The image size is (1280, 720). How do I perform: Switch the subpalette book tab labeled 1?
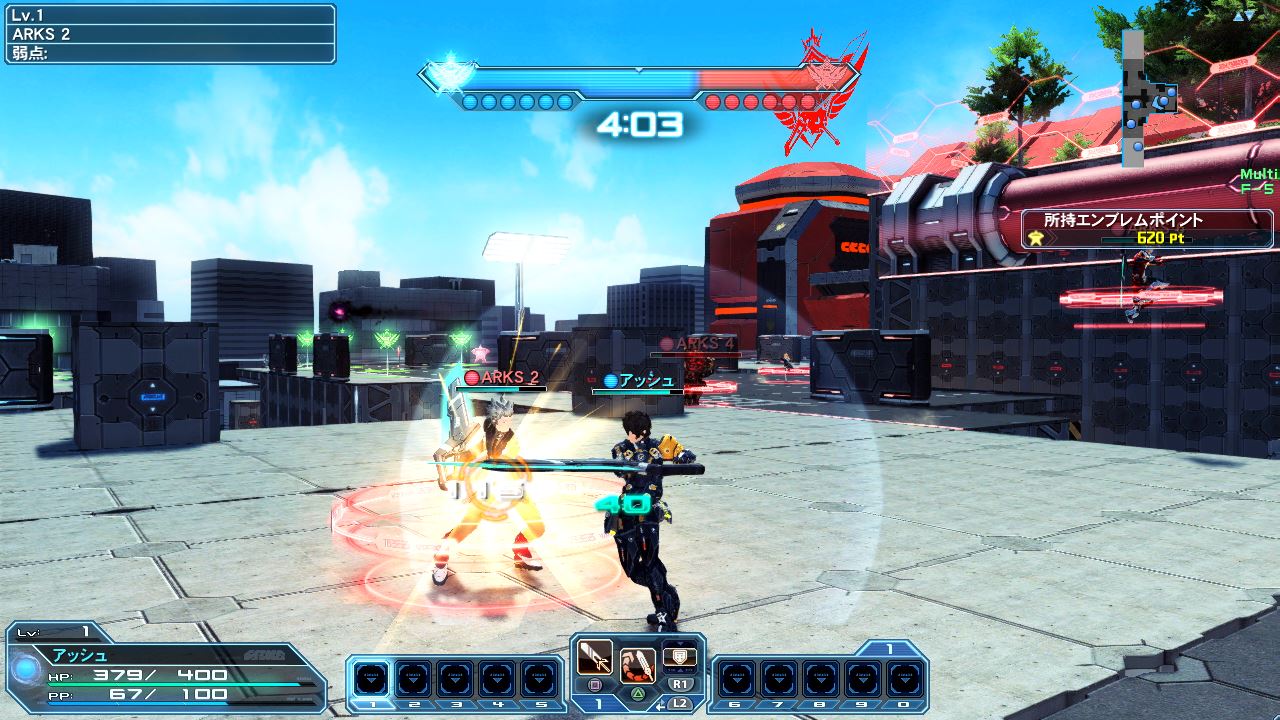(889, 649)
